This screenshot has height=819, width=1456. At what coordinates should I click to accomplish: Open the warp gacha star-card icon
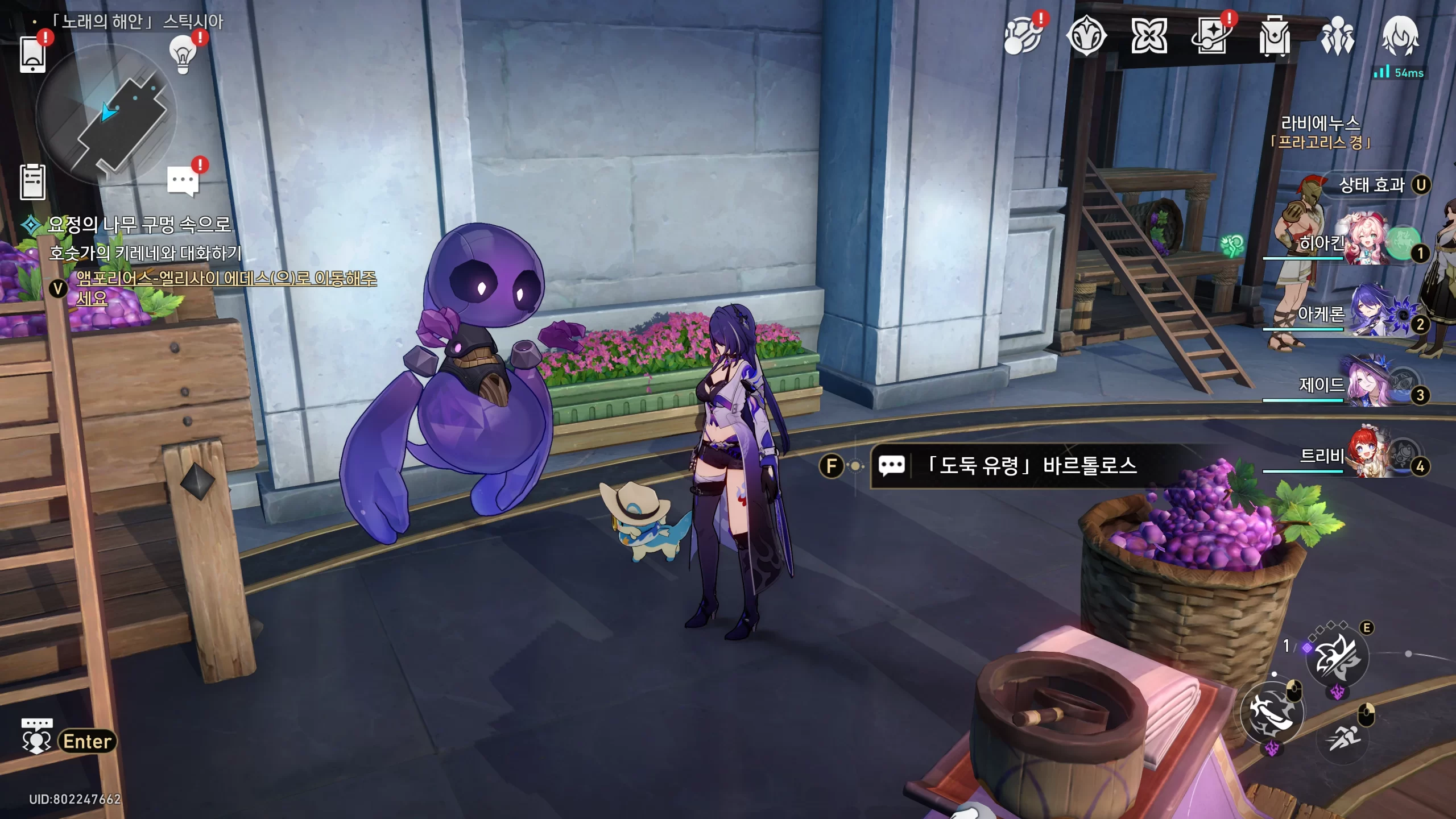click(1211, 36)
